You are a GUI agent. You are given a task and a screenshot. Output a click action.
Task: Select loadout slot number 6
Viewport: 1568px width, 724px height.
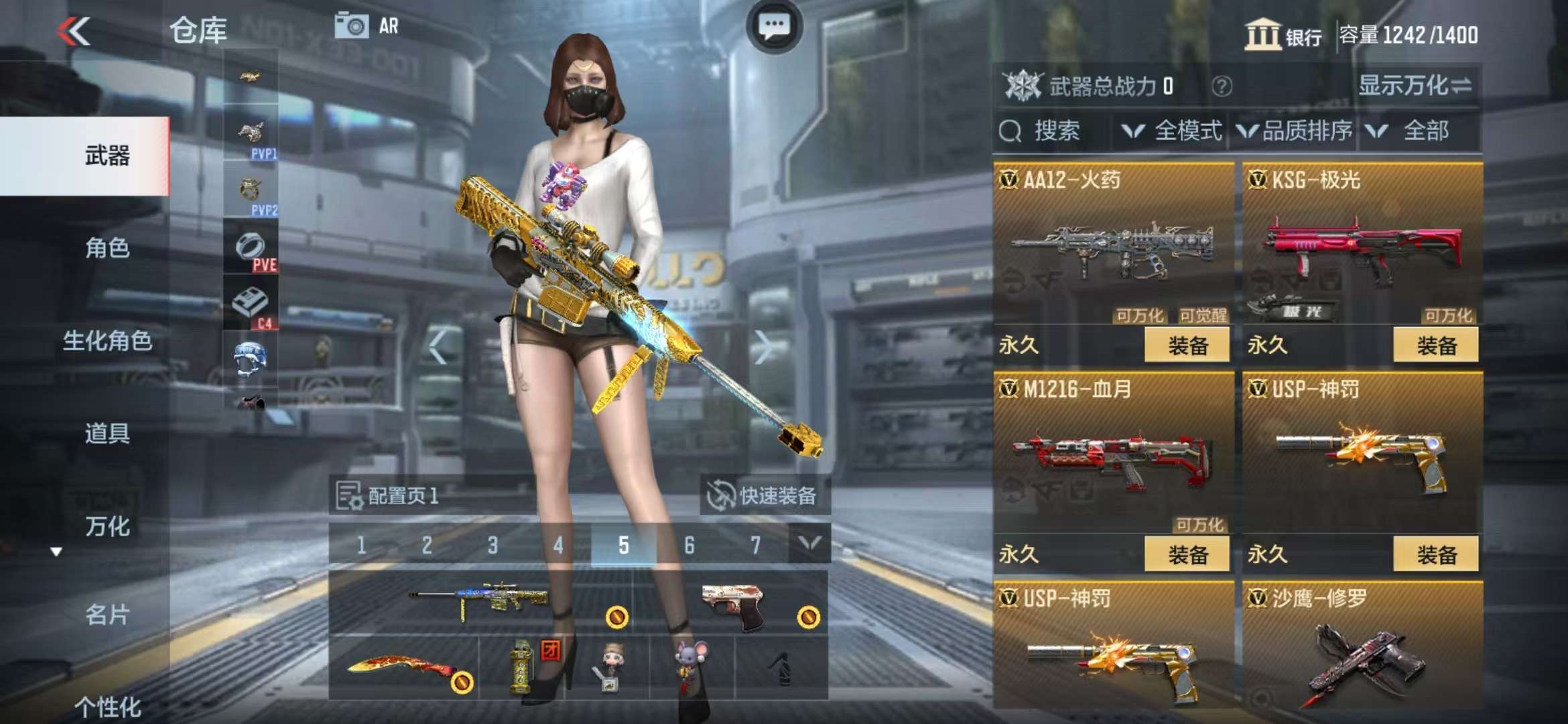pyautogui.click(x=689, y=546)
